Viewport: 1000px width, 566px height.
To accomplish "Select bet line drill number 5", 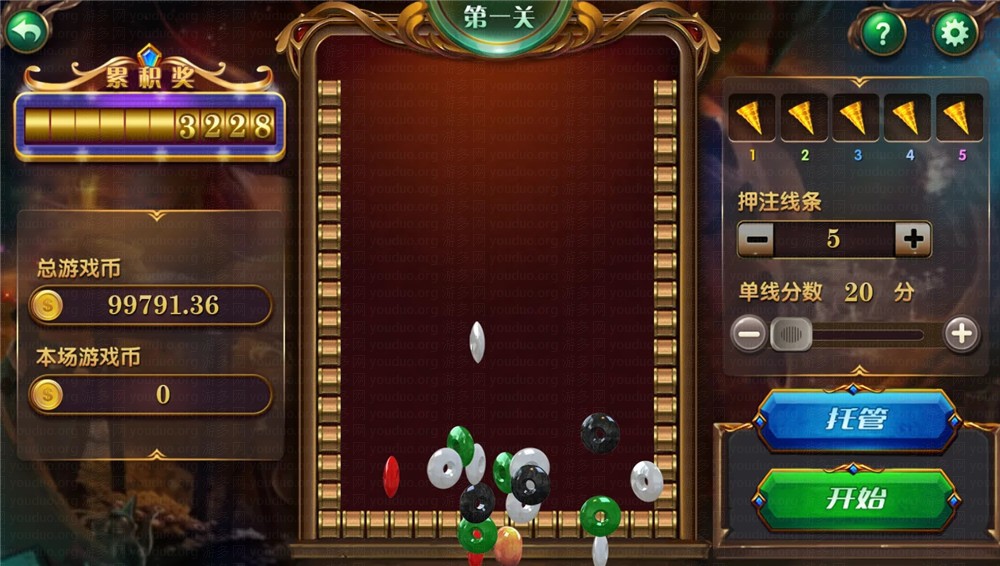I will (960, 119).
